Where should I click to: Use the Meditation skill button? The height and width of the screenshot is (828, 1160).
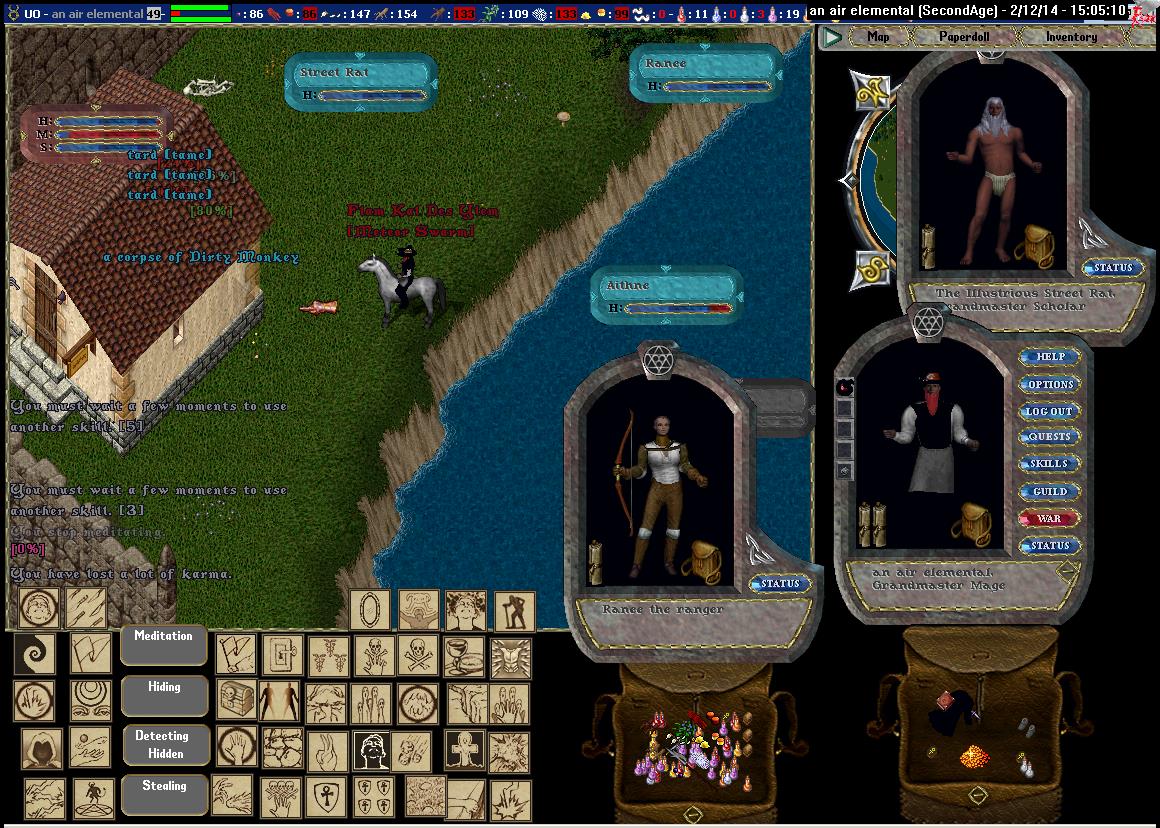coord(164,643)
